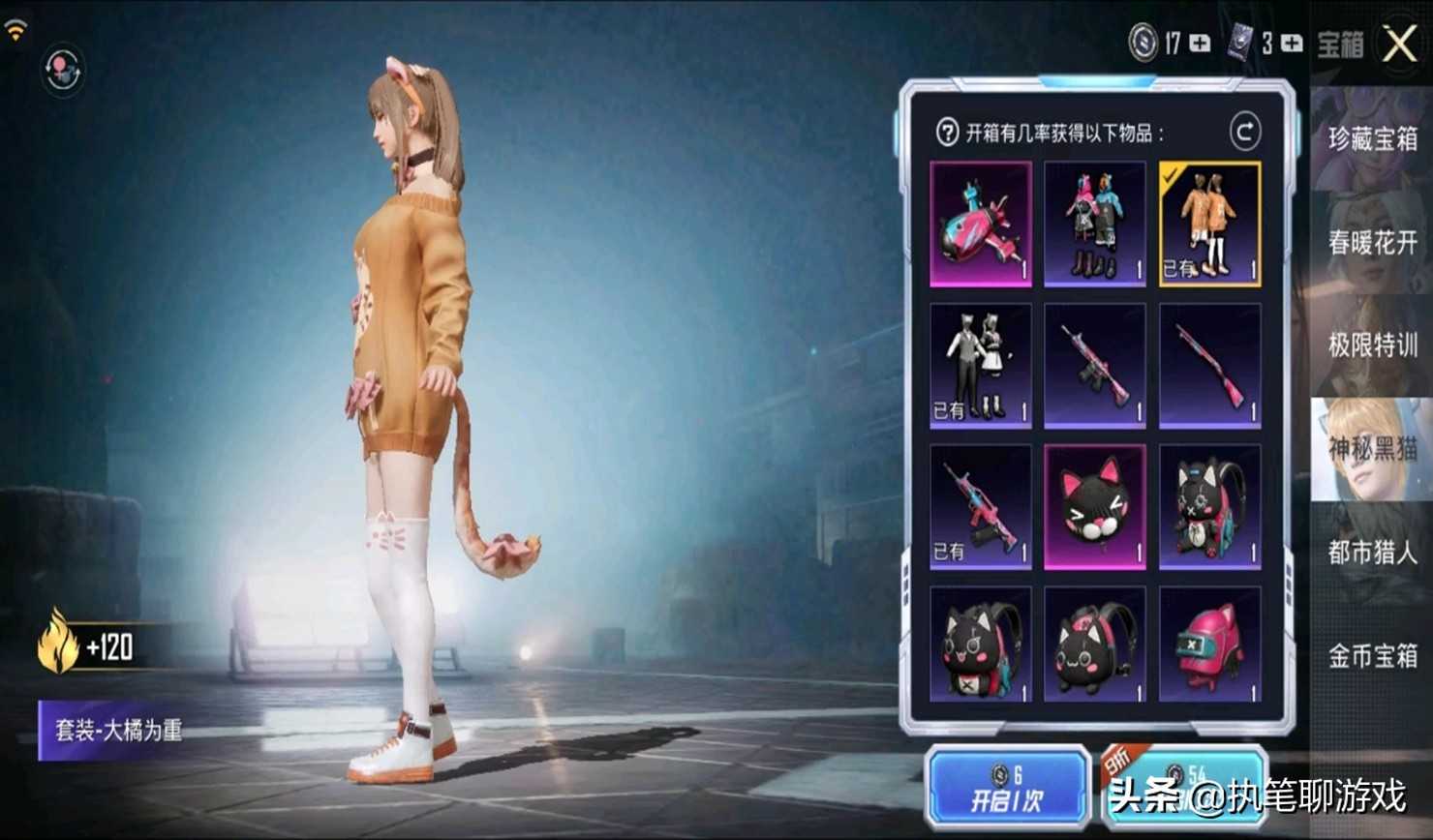Add more crate tickets with the plus button

1292,44
